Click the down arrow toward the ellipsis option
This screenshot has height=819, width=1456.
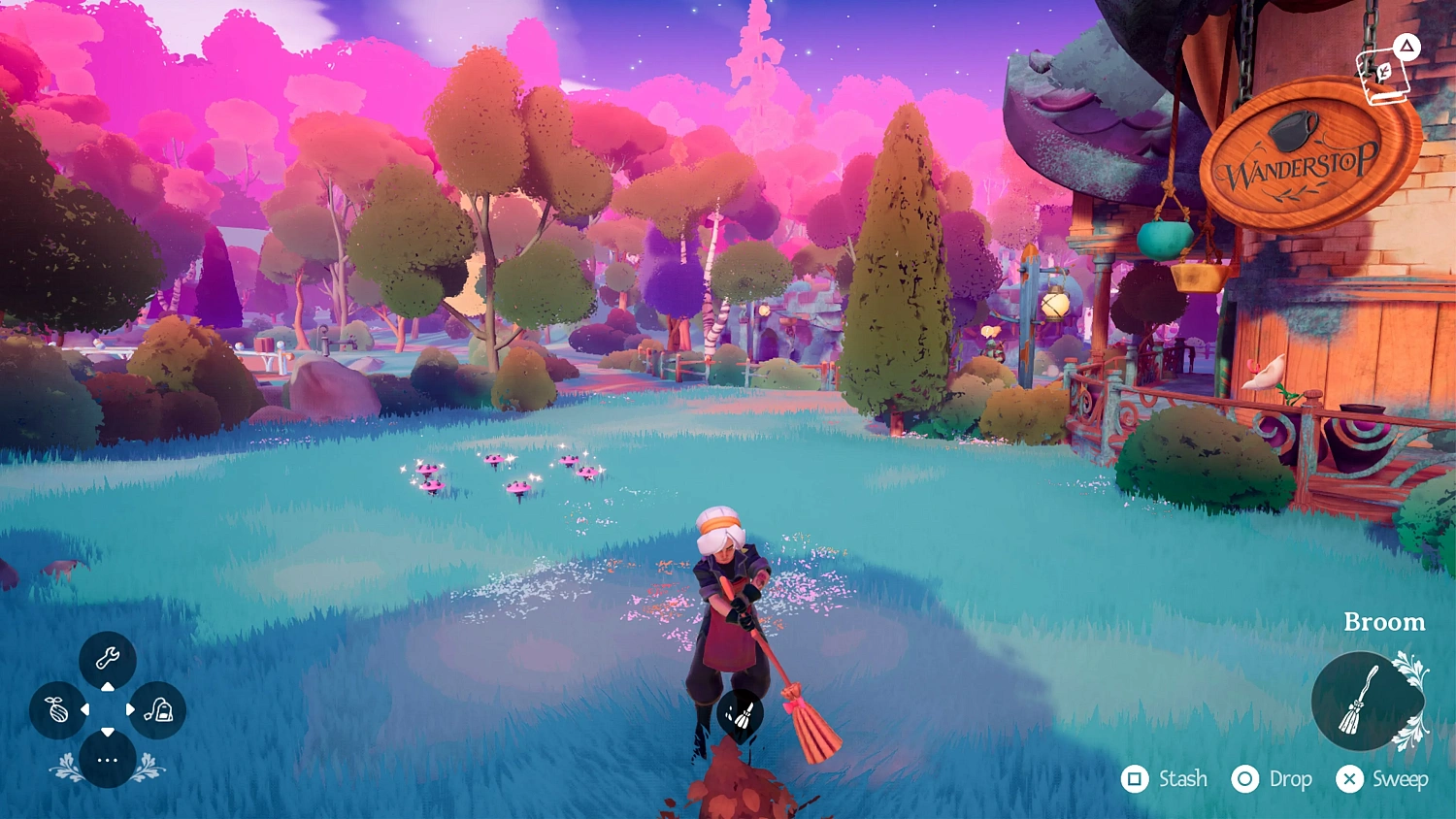coord(108,733)
